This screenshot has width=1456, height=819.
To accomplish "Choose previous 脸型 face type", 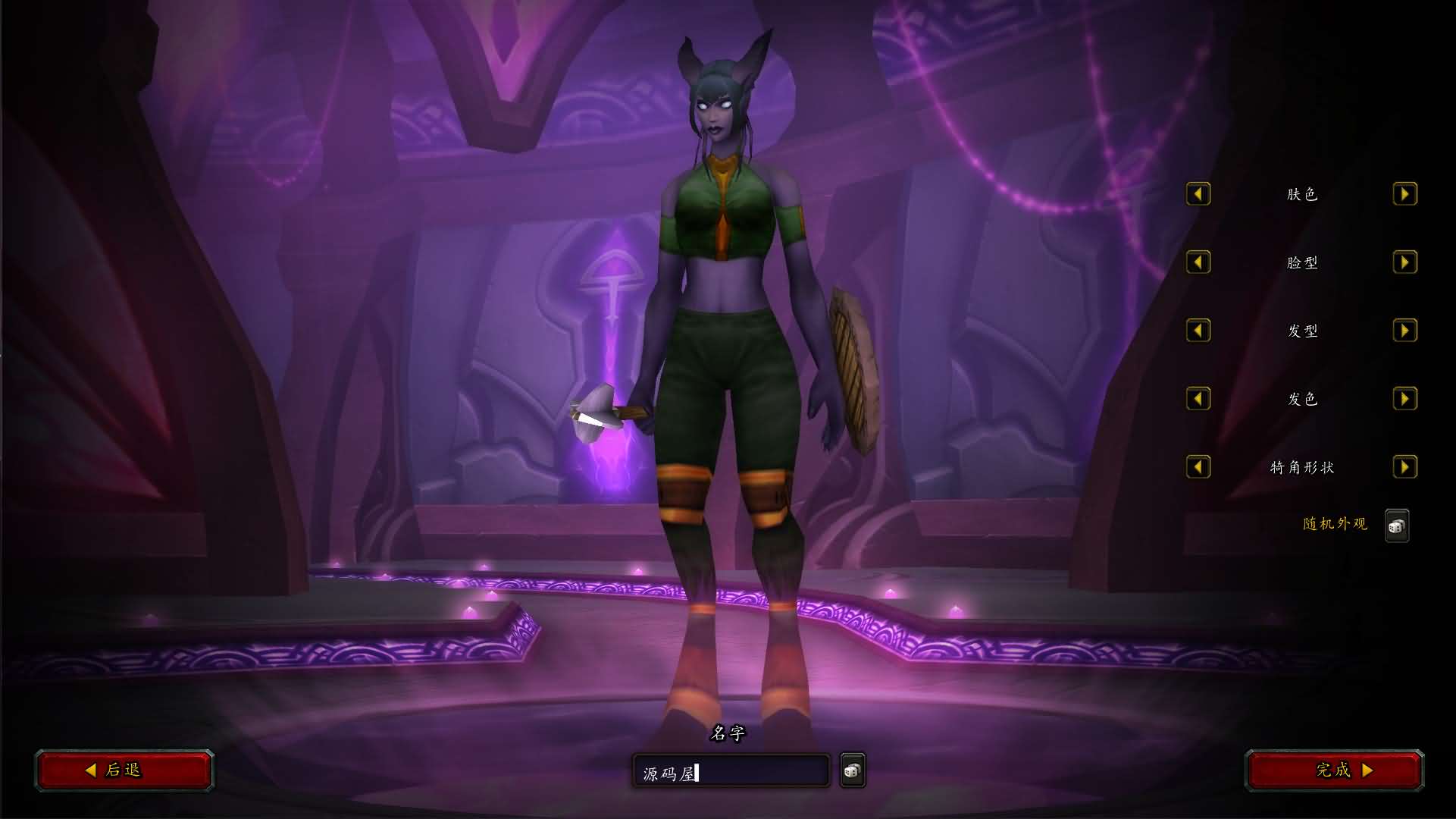I will (1198, 262).
